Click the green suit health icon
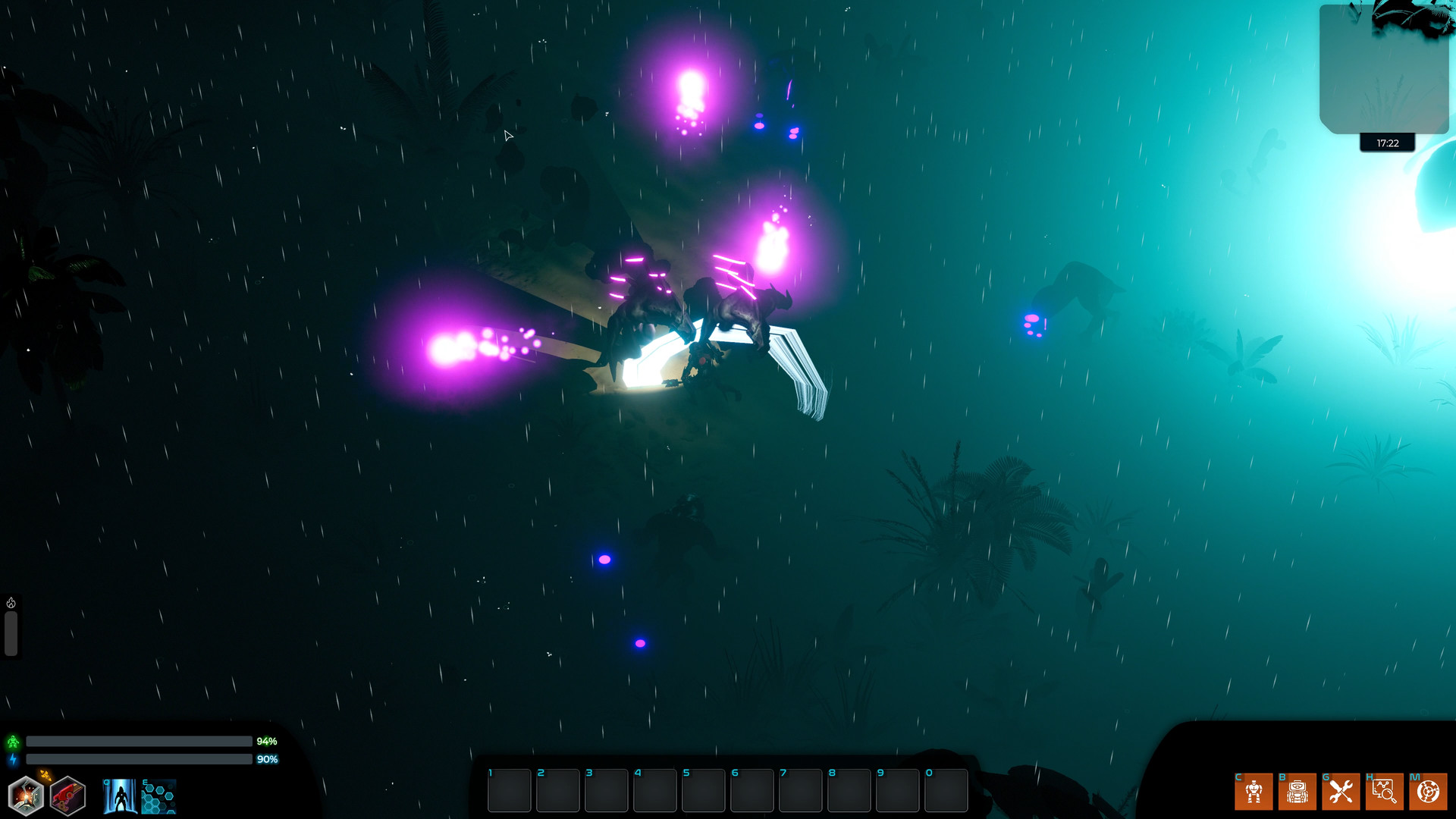1456x819 pixels. pyautogui.click(x=13, y=741)
